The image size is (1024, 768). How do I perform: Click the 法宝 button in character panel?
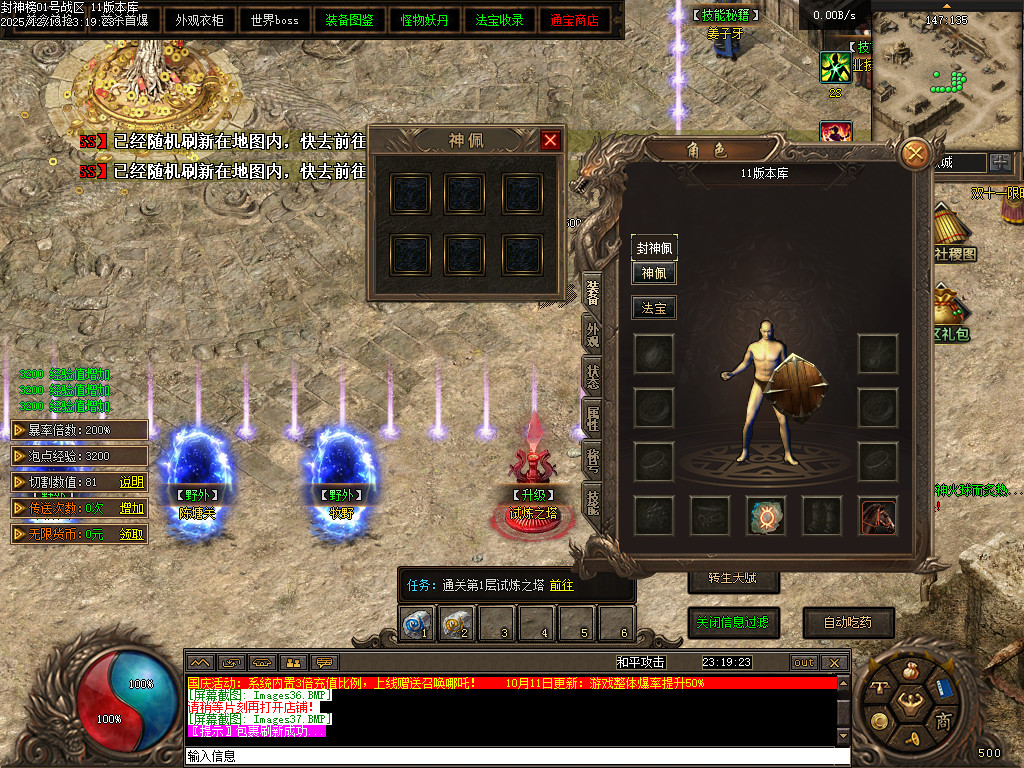[654, 309]
